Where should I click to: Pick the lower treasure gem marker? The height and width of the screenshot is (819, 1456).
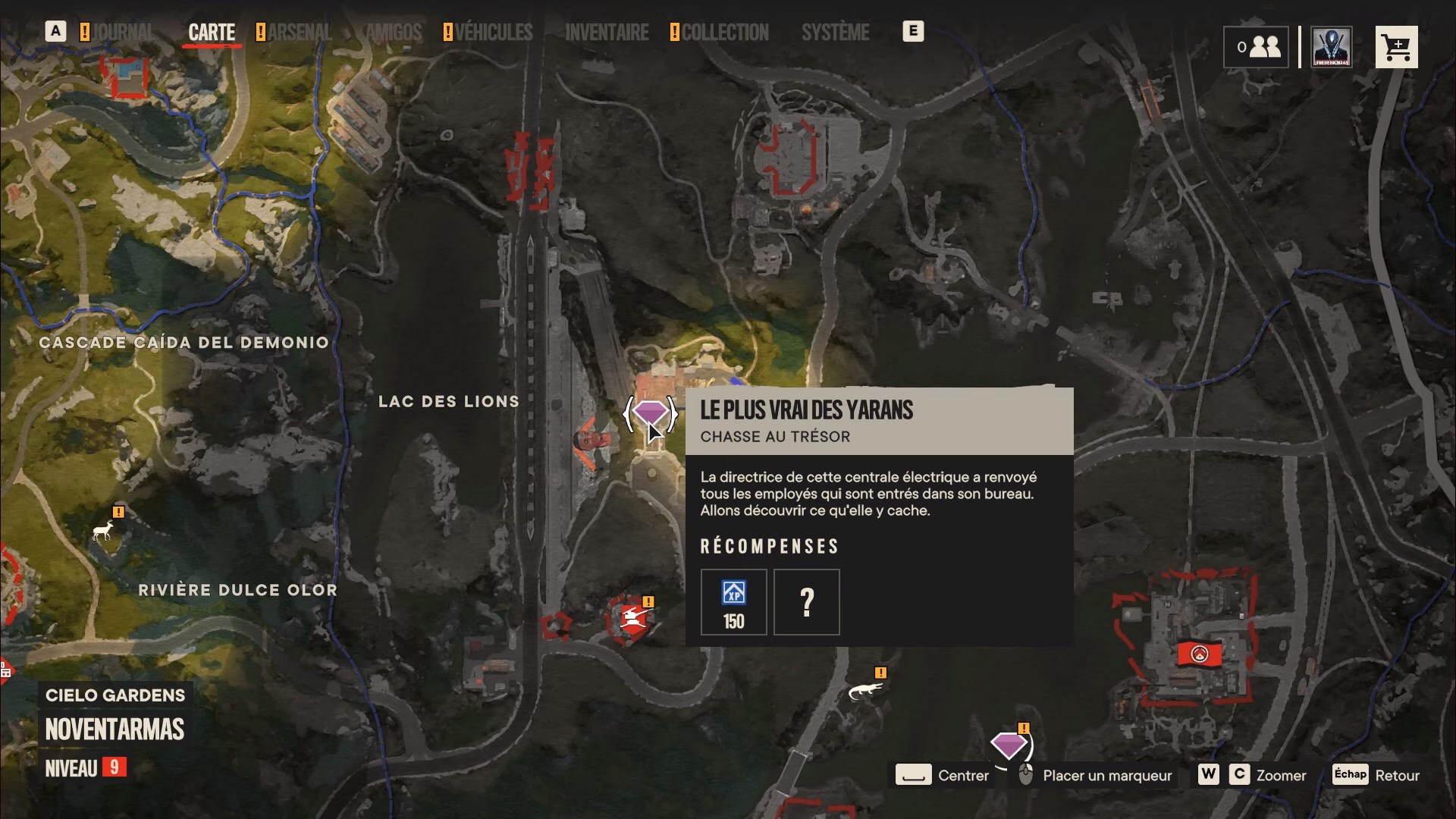(x=1009, y=745)
